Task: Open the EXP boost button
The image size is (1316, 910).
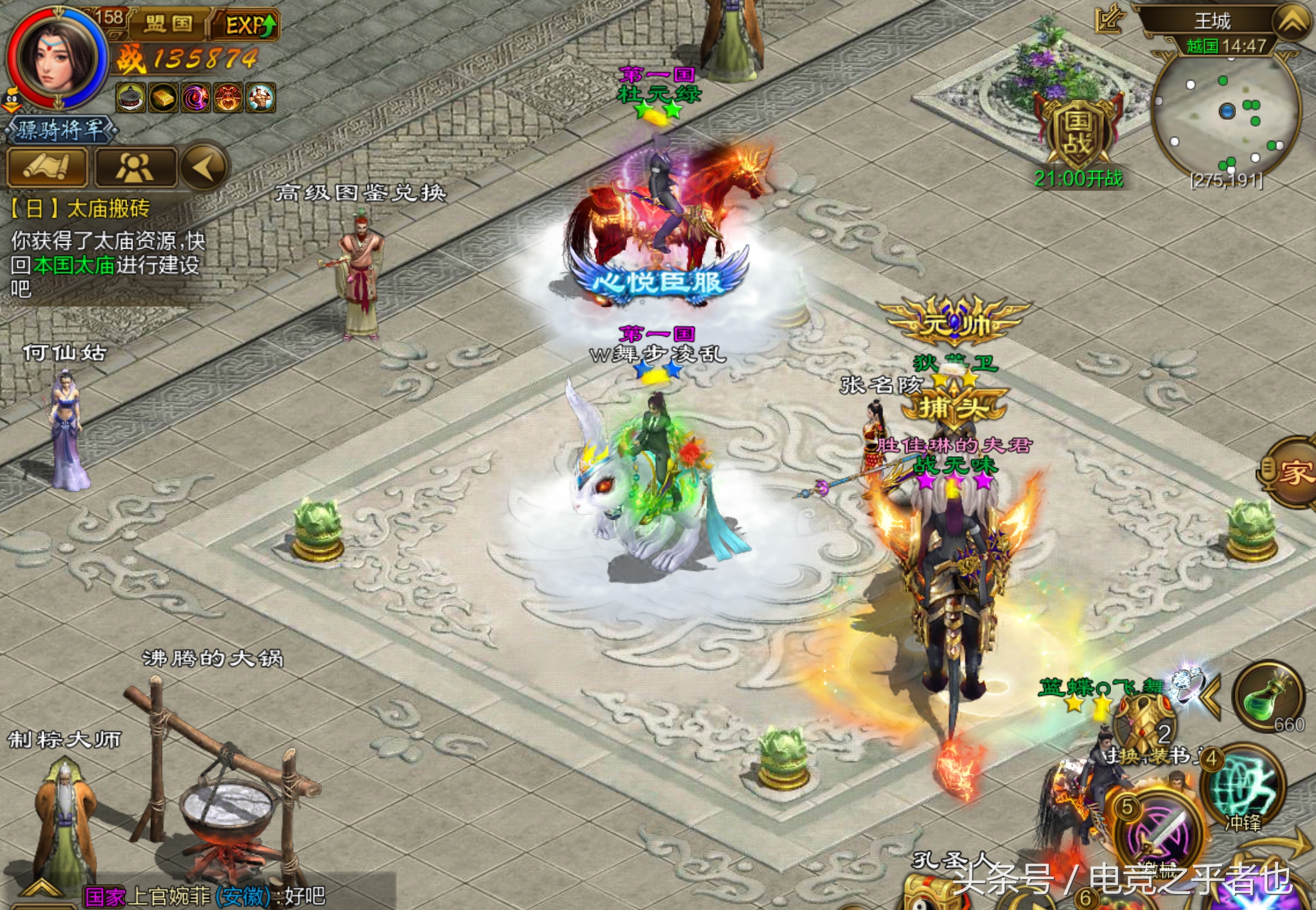Action: pos(249,25)
